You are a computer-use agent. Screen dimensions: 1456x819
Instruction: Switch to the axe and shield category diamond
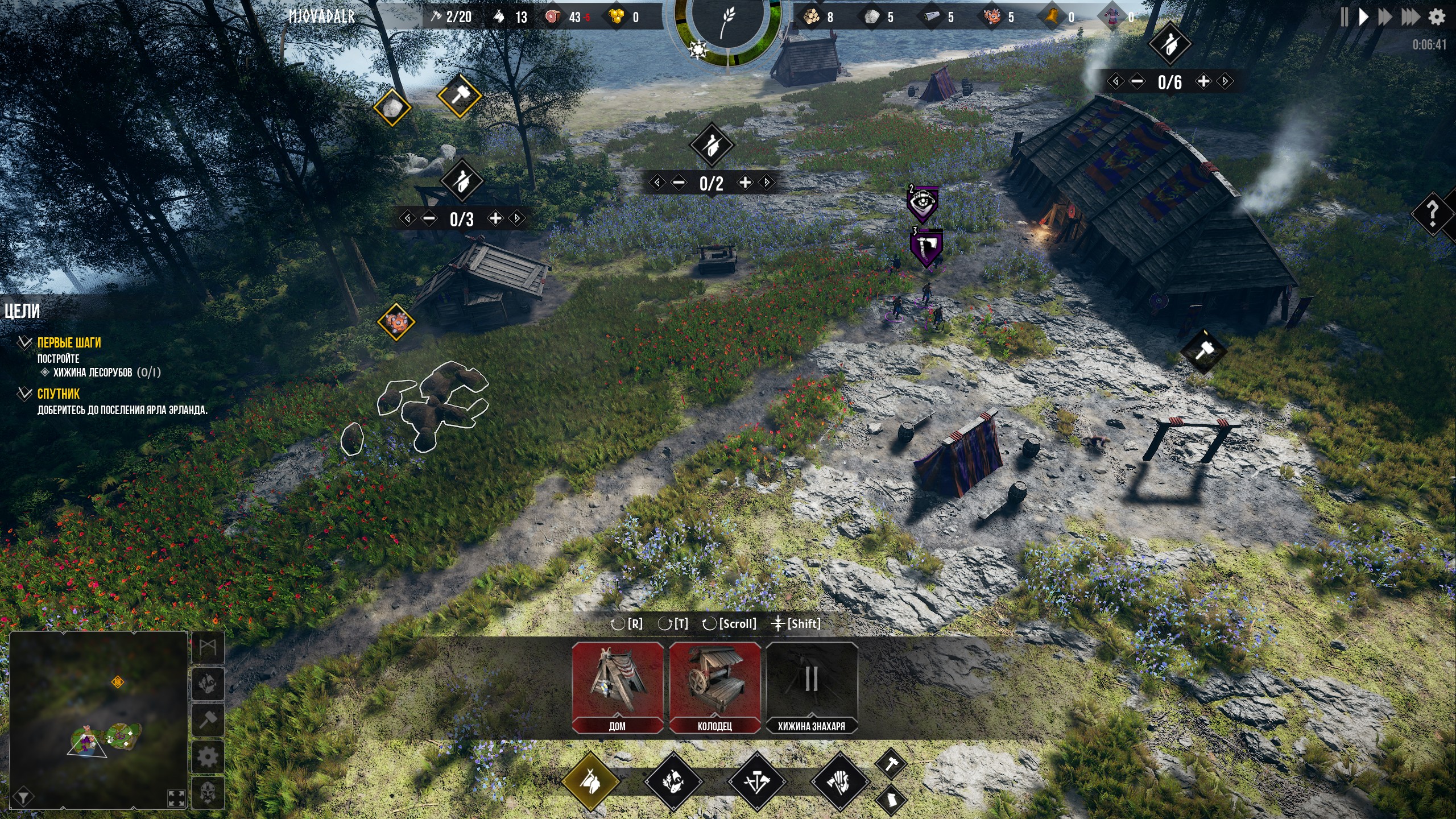(839, 781)
